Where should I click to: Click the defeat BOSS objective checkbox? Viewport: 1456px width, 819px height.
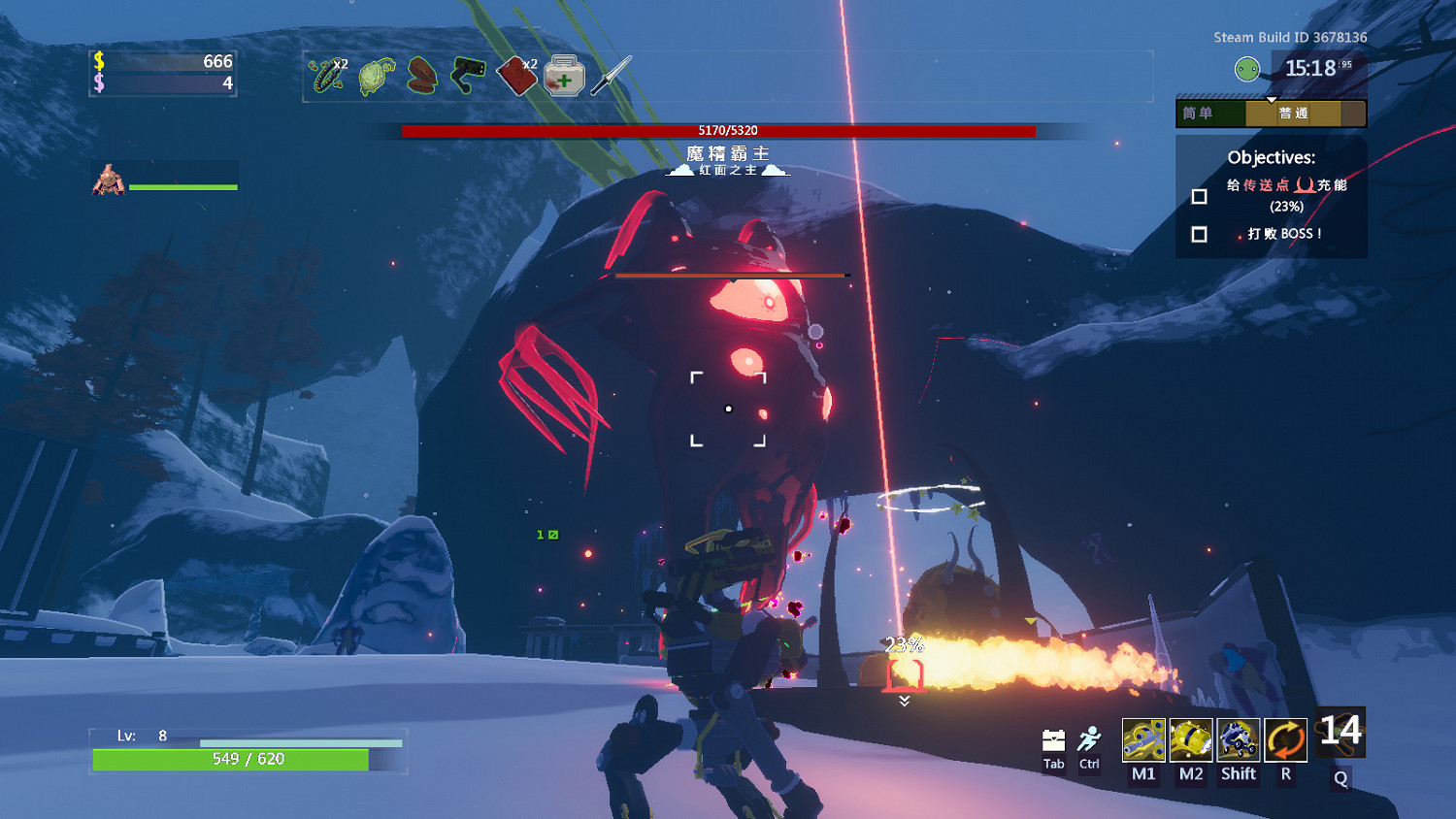(x=1200, y=235)
